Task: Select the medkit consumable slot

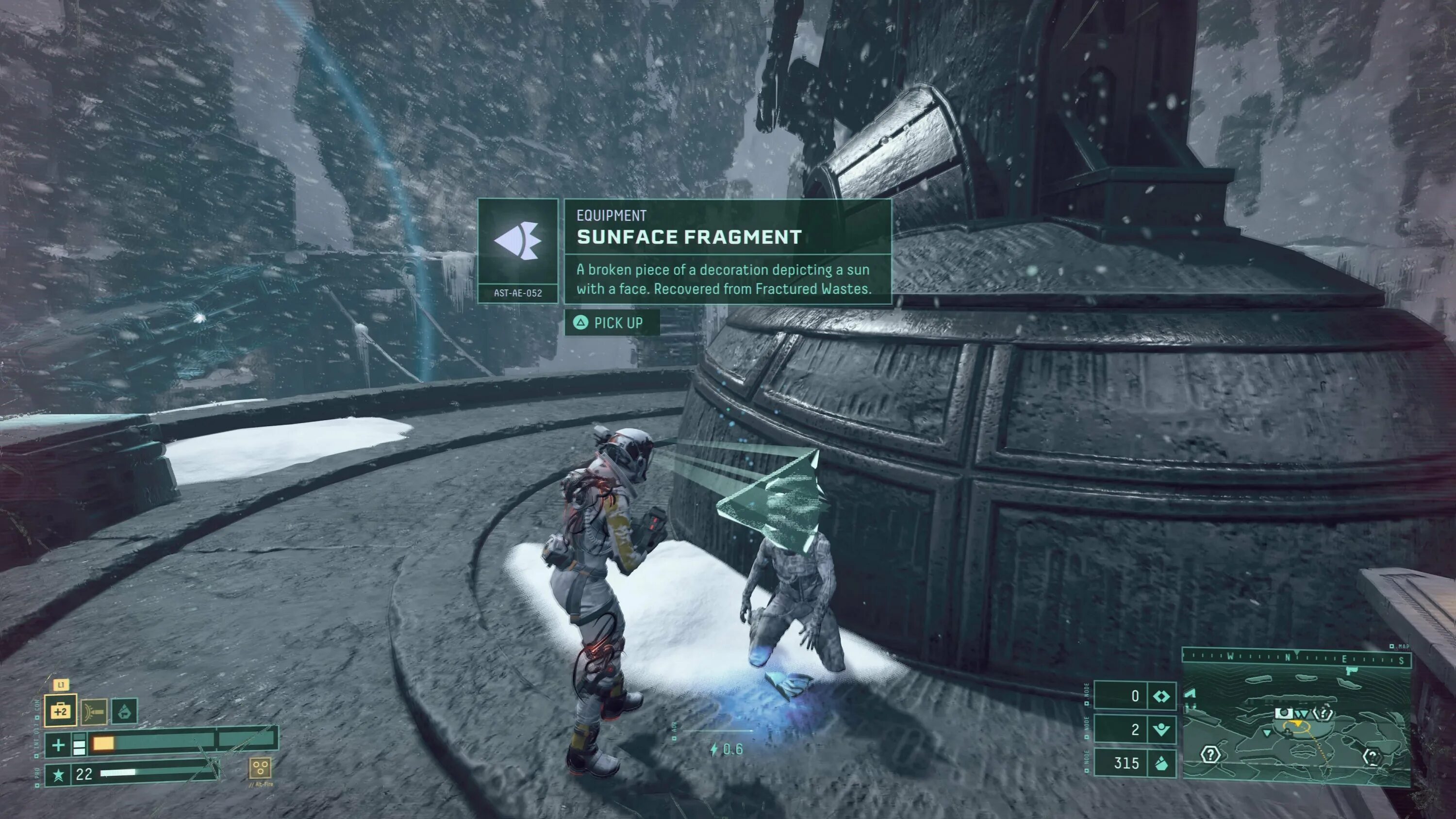Action: click(x=61, y=710)
